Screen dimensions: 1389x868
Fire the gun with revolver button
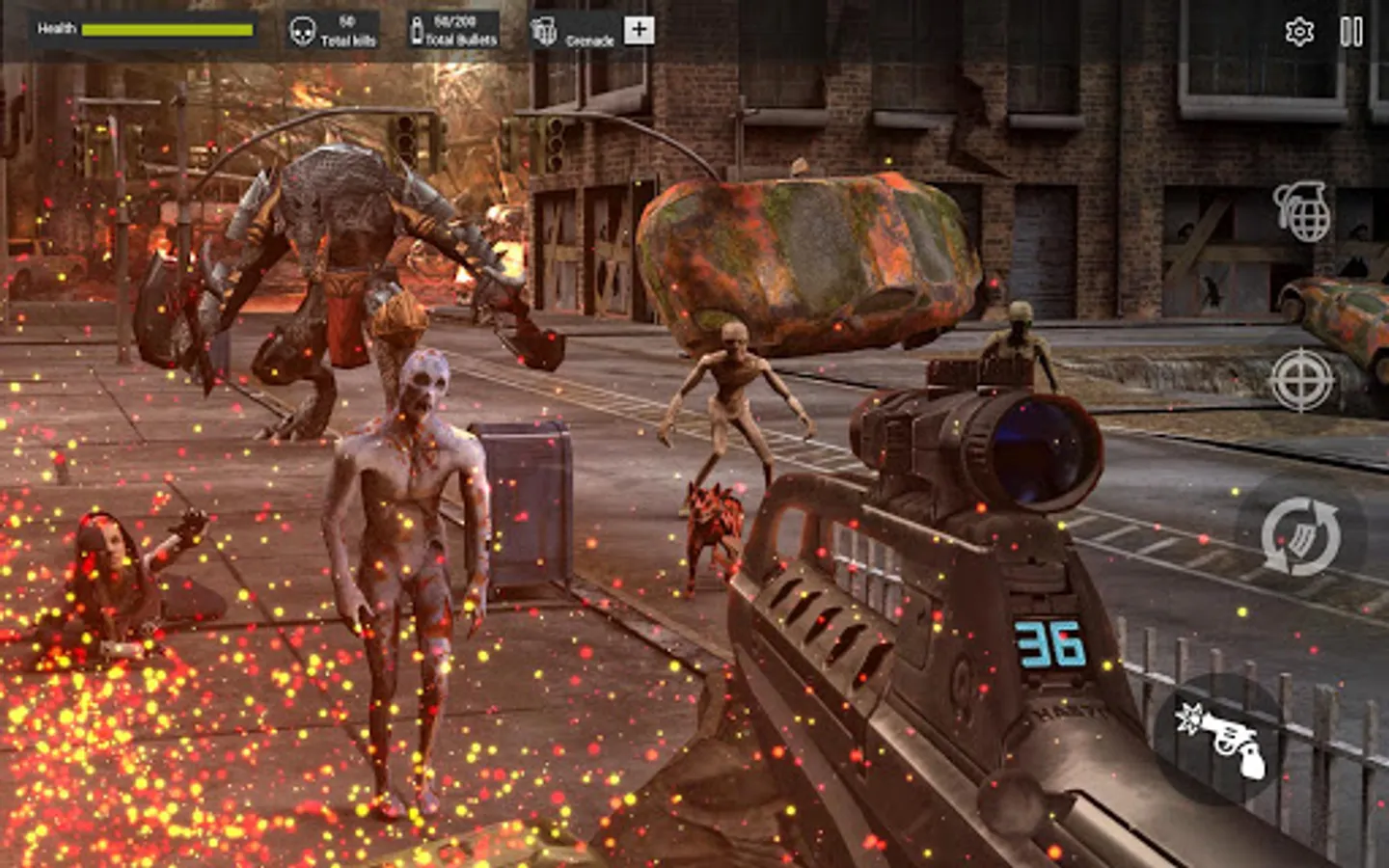tap(1220, 739)
